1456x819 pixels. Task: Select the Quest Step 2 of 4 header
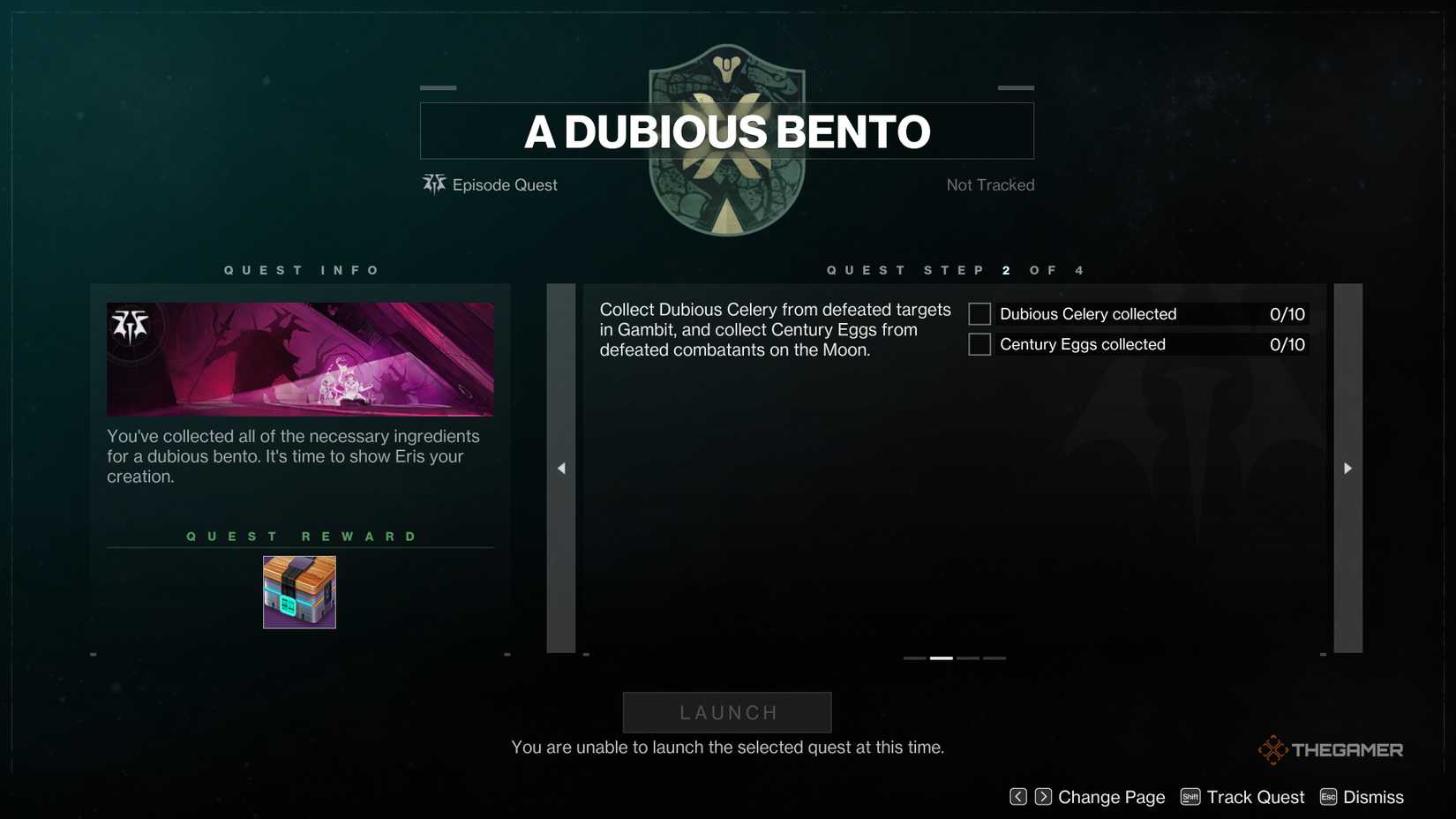point(953,270)
